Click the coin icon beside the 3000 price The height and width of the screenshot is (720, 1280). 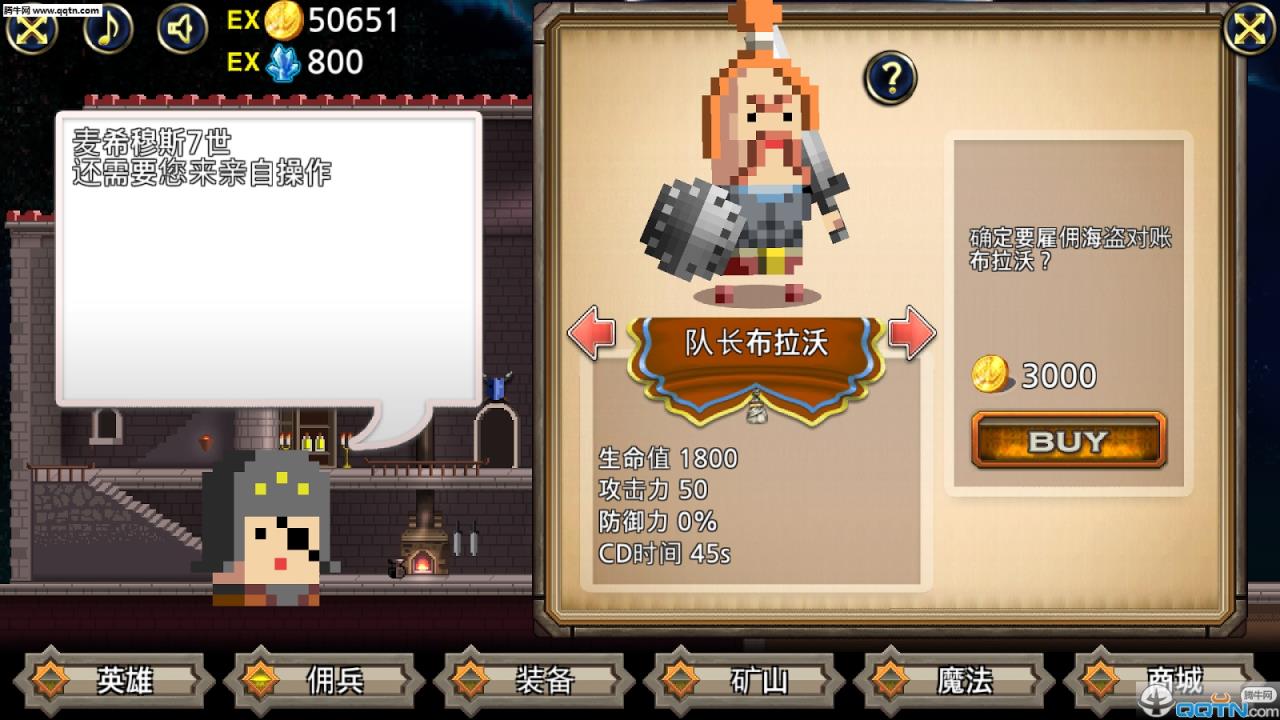pos(991,375)
